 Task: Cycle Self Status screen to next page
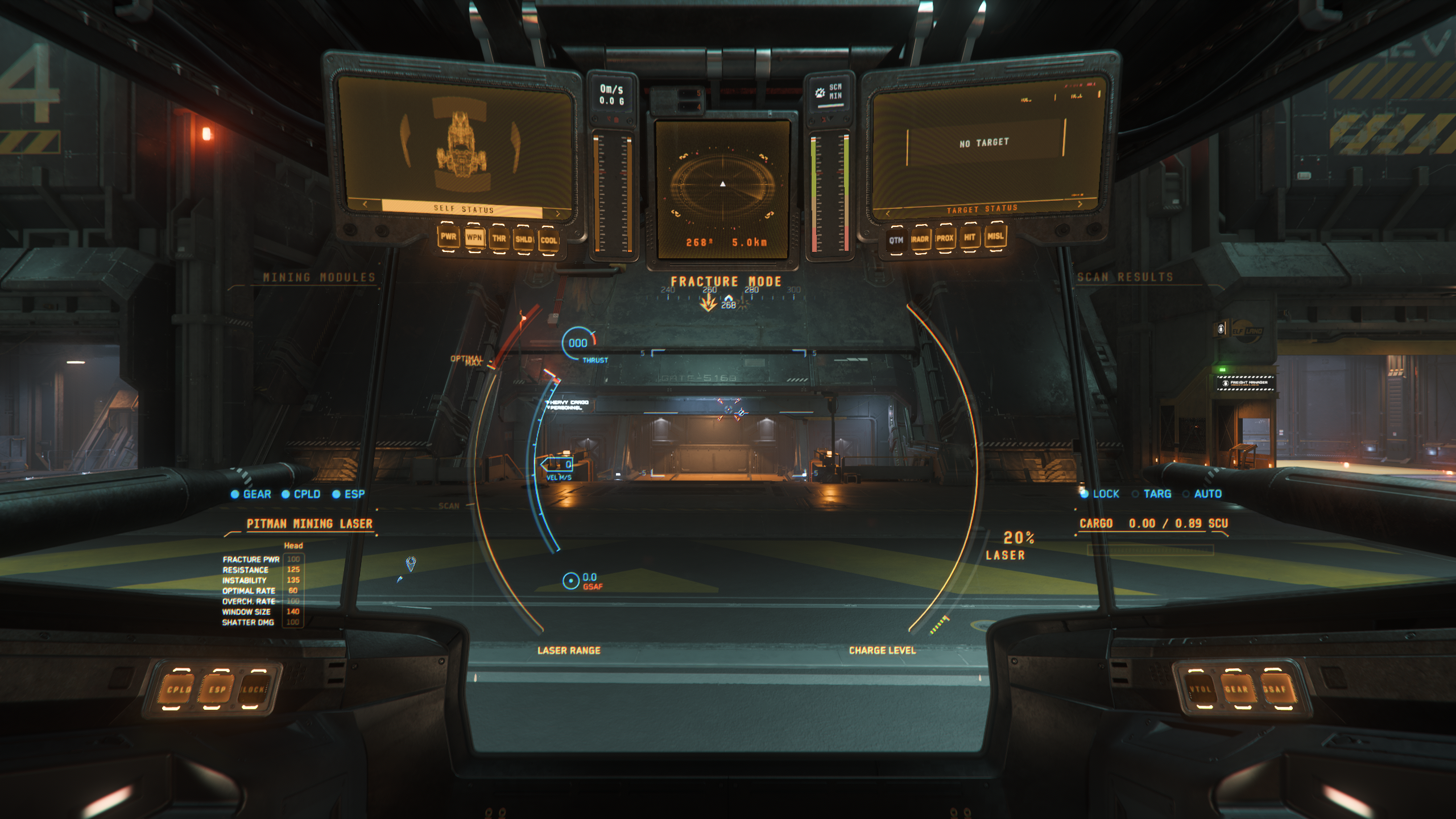[558, 214]
